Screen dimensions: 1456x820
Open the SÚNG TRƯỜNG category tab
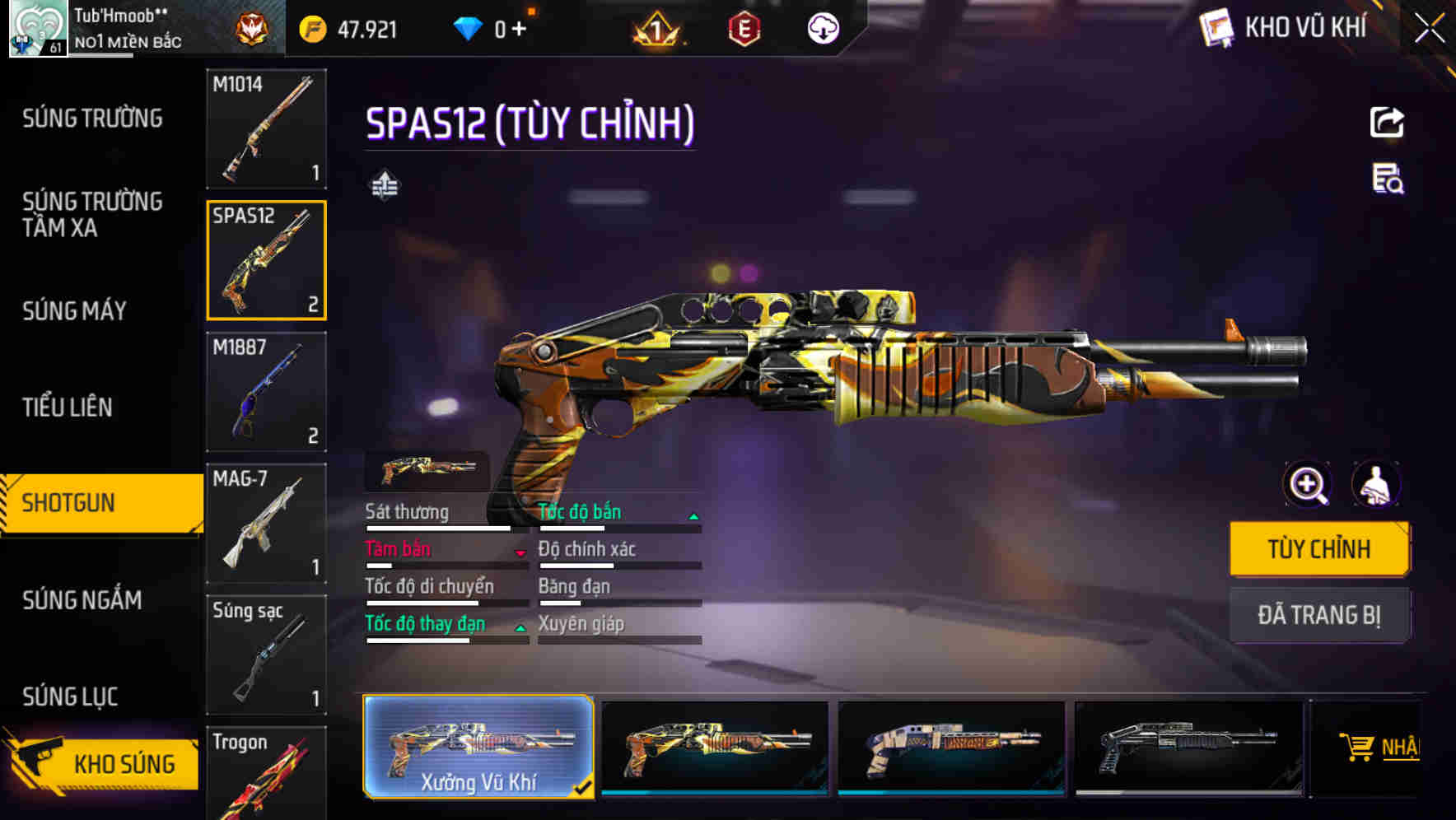(x=92, y=119)
